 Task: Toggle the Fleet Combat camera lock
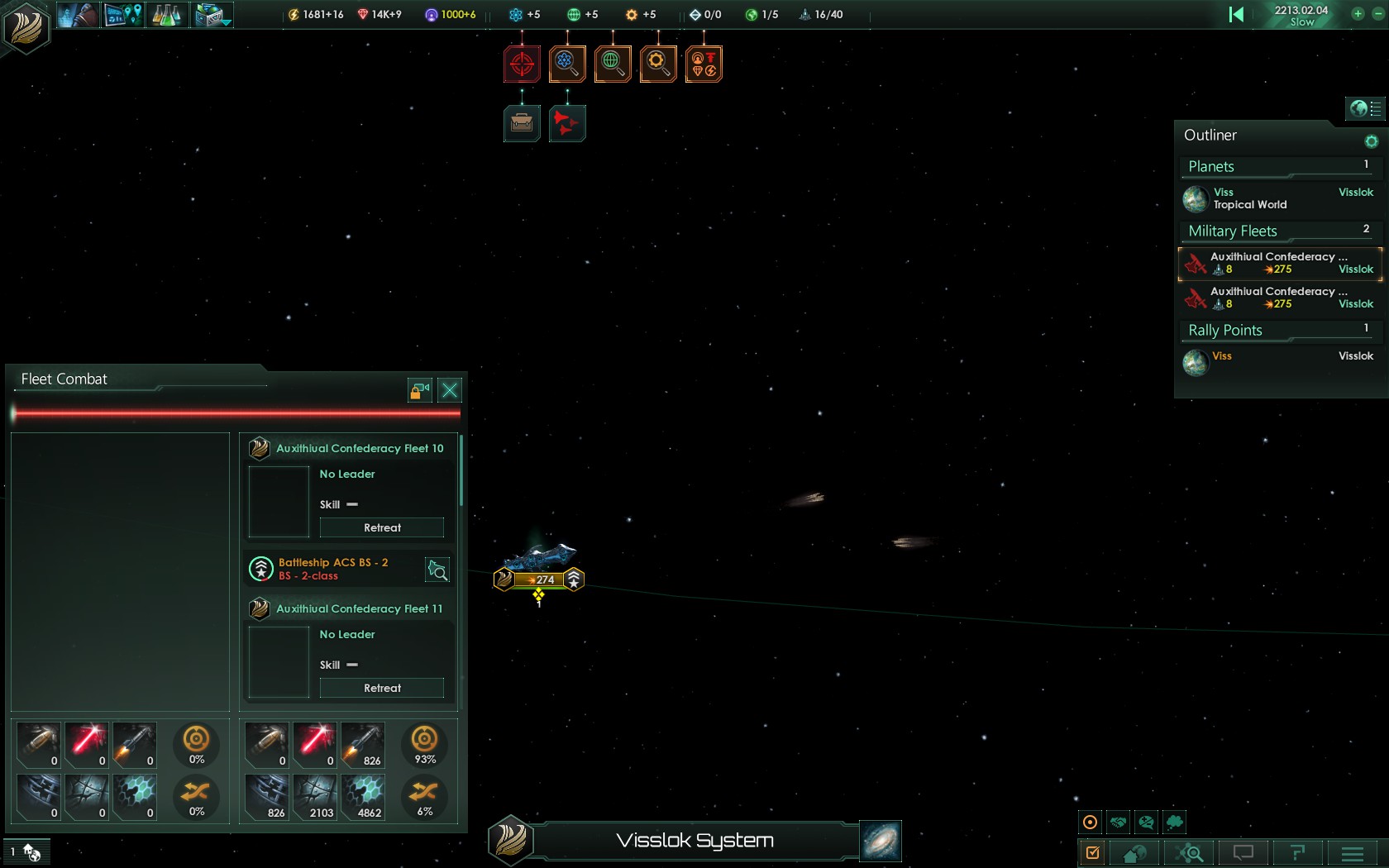(x=420, y=390)
